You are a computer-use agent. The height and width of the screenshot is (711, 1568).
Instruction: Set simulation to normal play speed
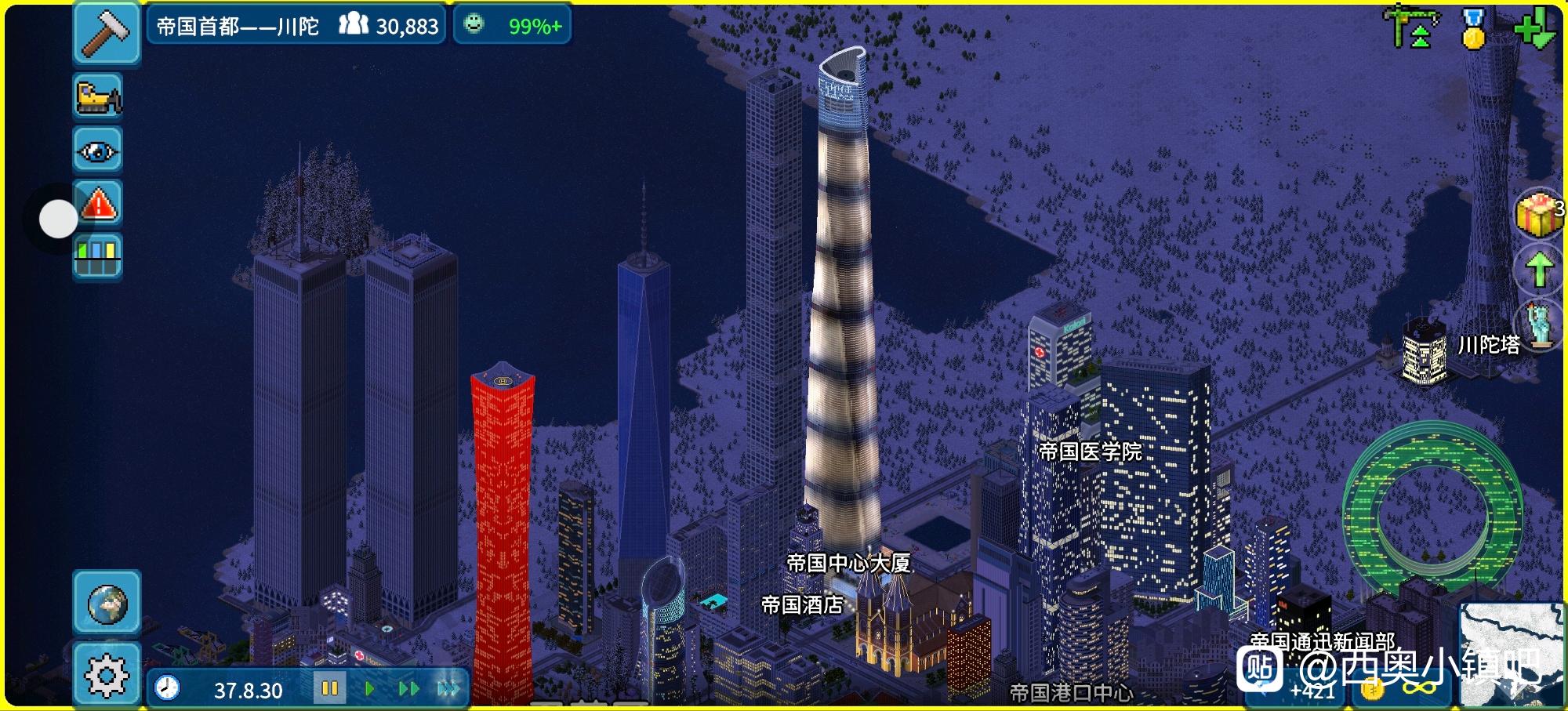[x=369, y=689]
